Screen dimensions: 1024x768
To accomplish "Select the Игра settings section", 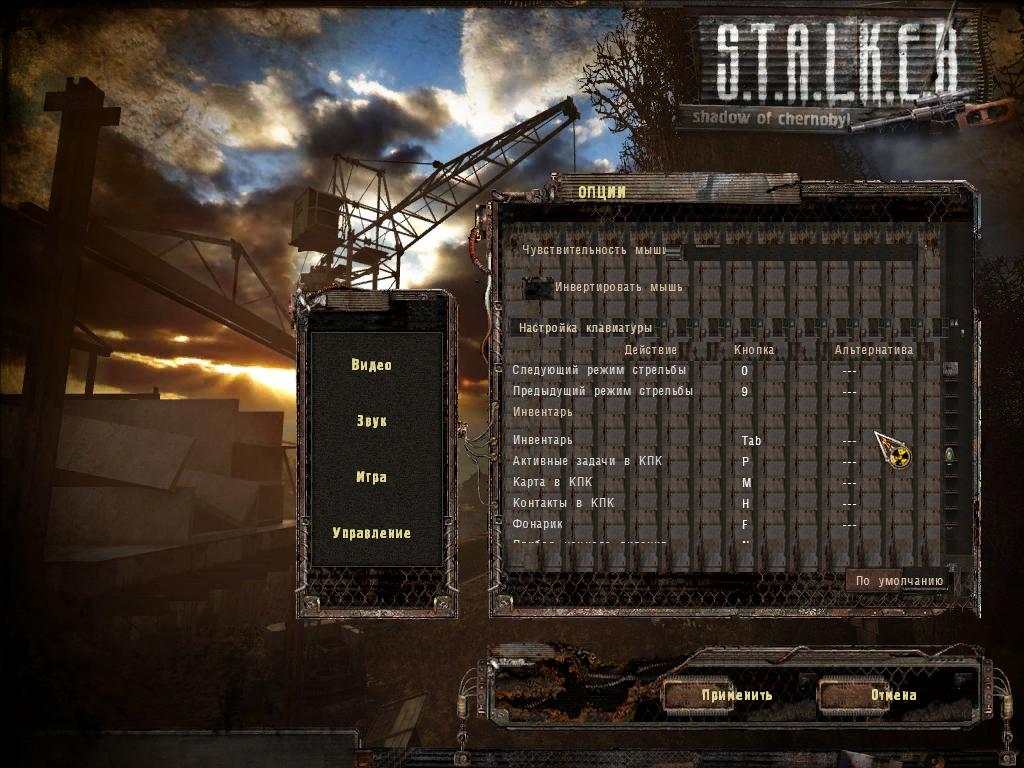I will click(371, 477).
